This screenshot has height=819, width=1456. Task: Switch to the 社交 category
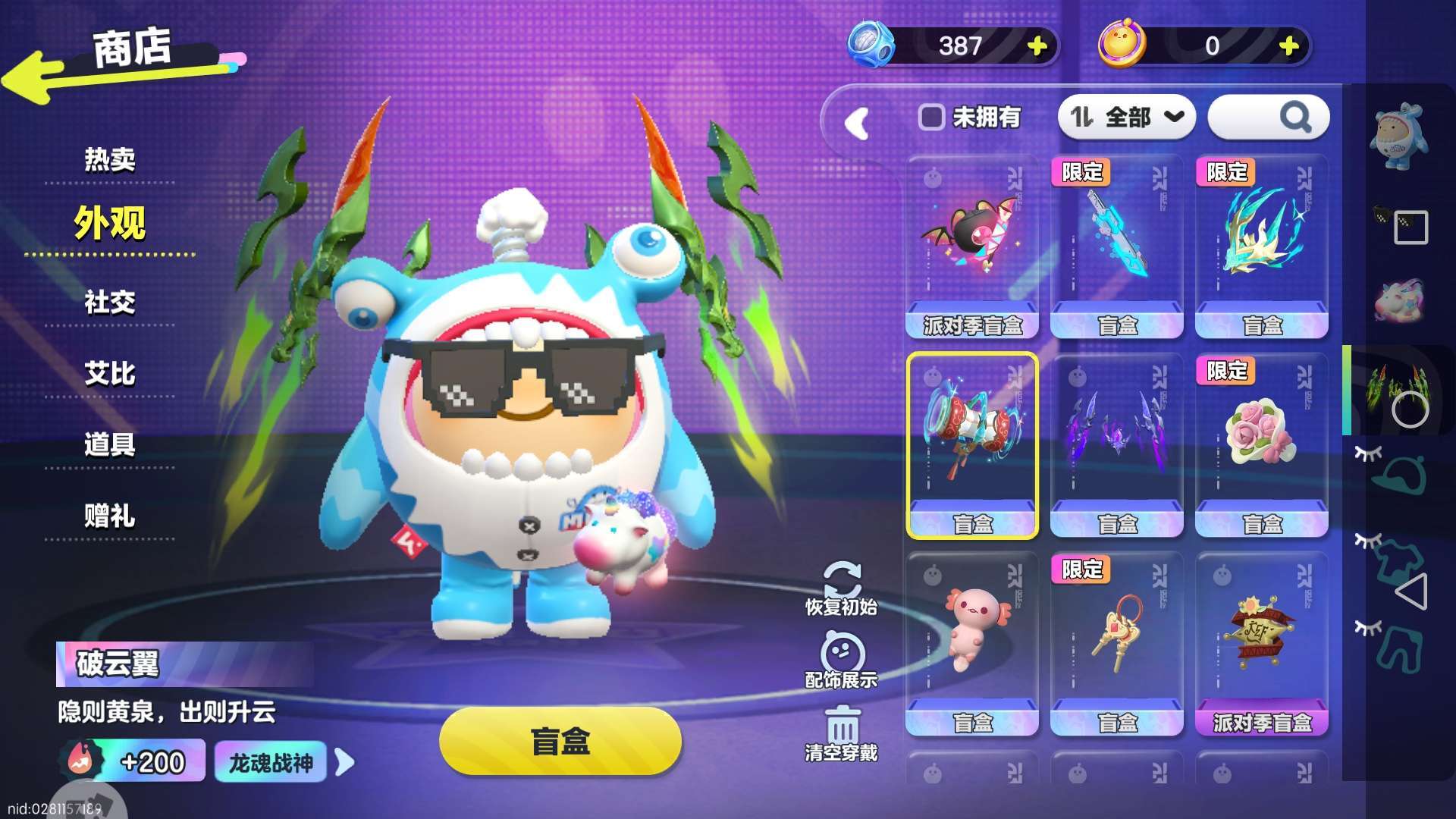(x=110, y=303)
